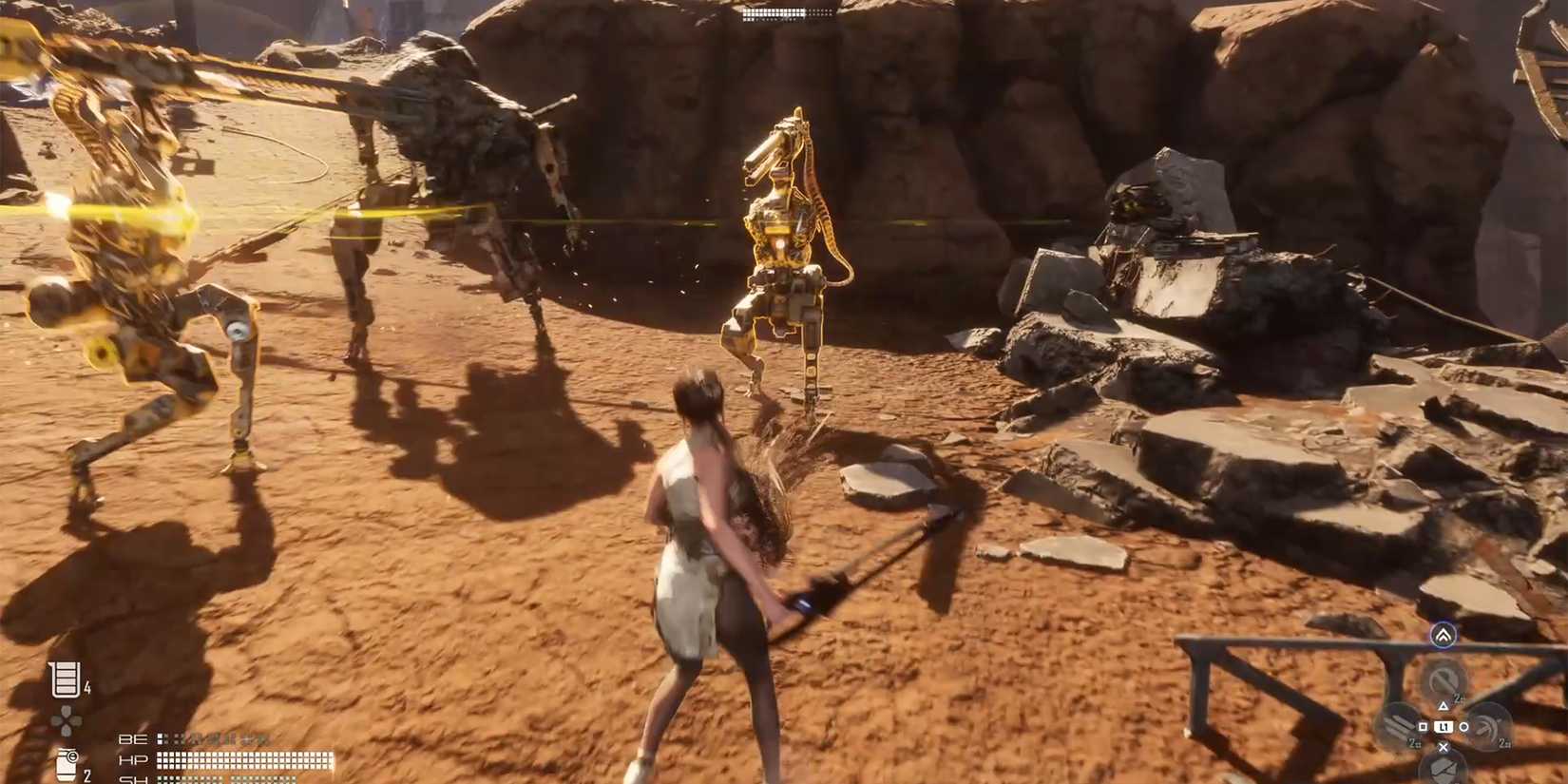The image size is (1568, 784).
Task: Select the D-pad item selector icon
Action: tap(67, 719)
